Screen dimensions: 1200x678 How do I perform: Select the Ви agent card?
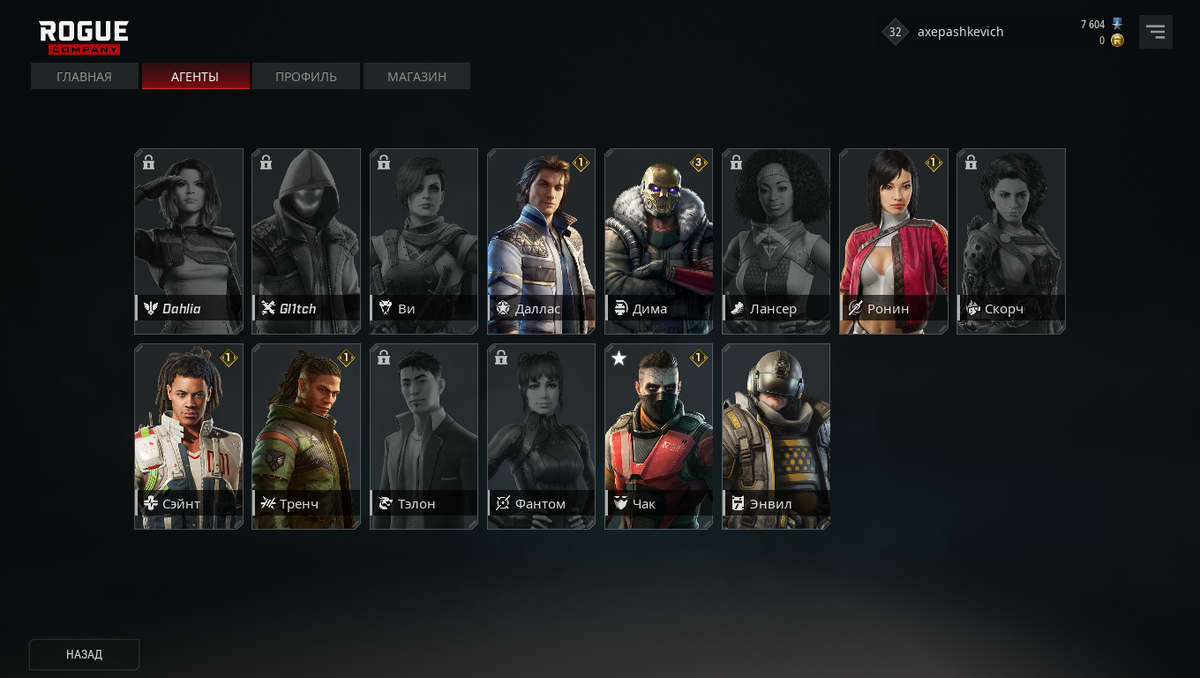[x=424, y=241]
